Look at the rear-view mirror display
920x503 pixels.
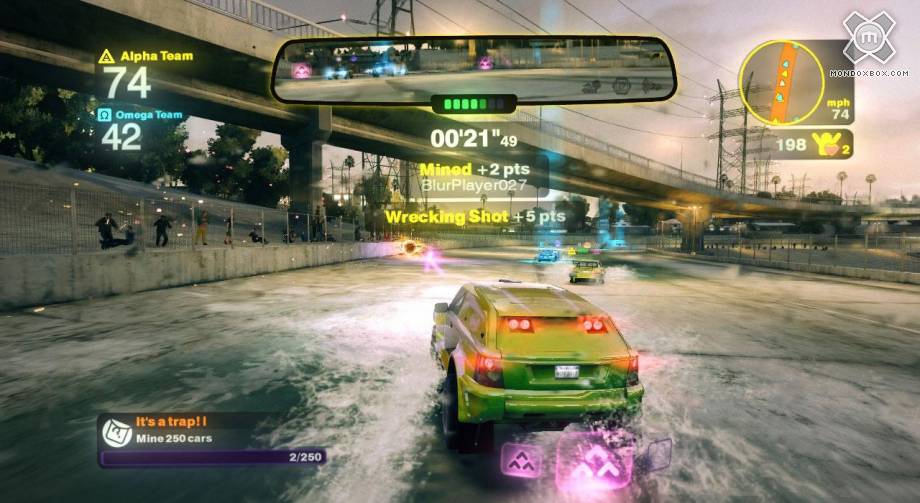474,70
